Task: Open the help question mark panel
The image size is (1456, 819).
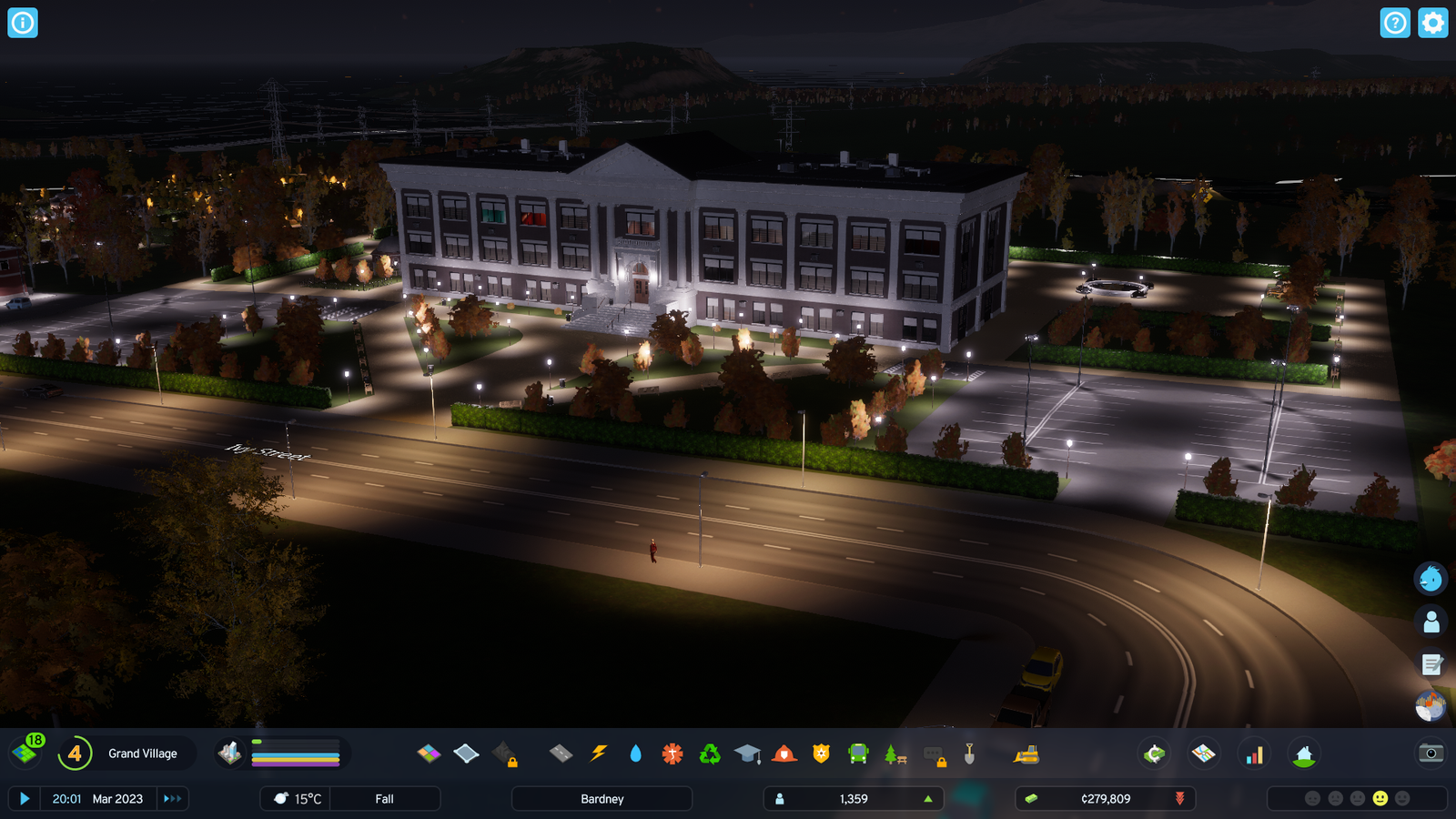Action: pos(1394,23)
